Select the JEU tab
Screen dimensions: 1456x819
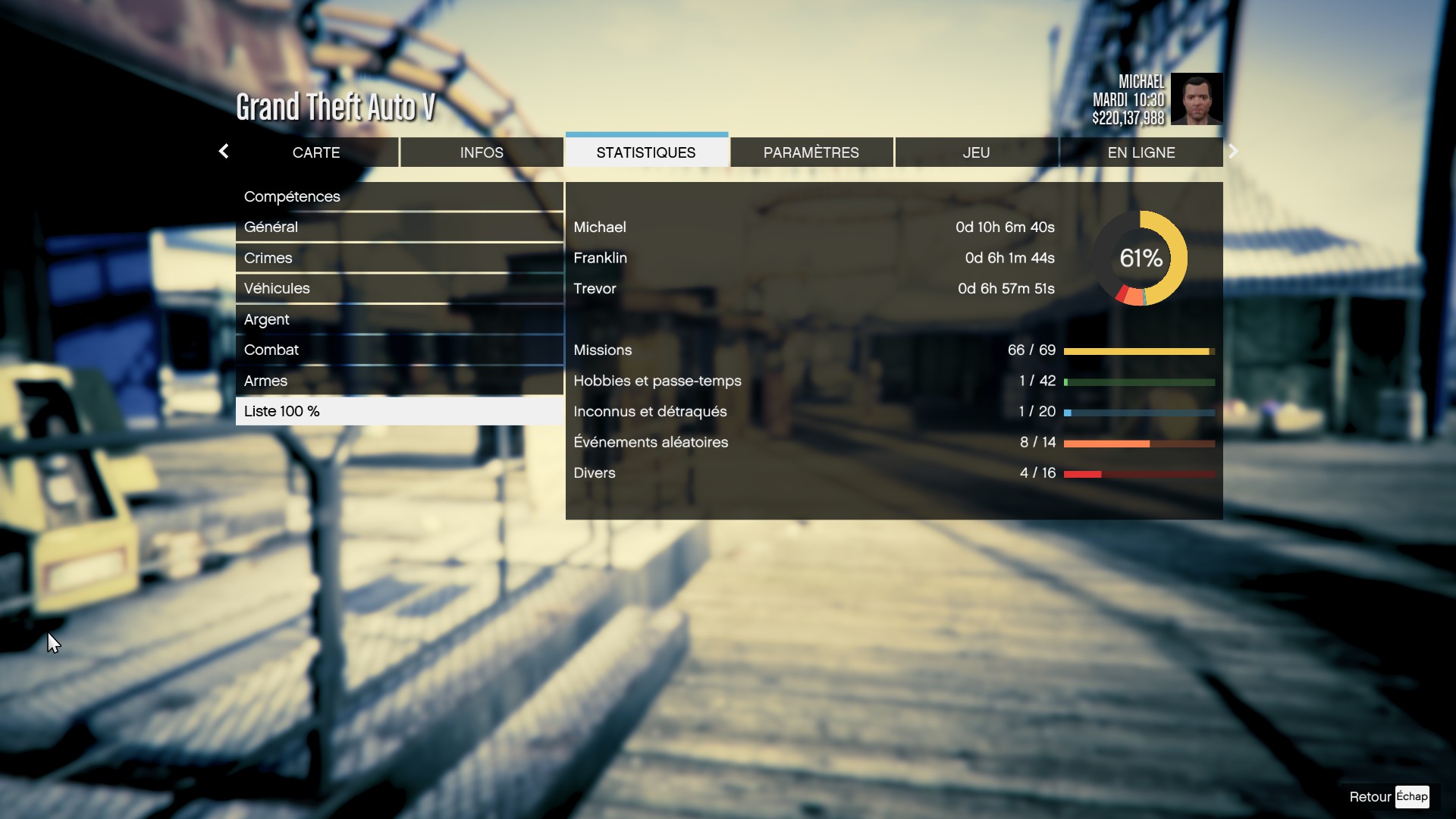click(x=977, y=152)
